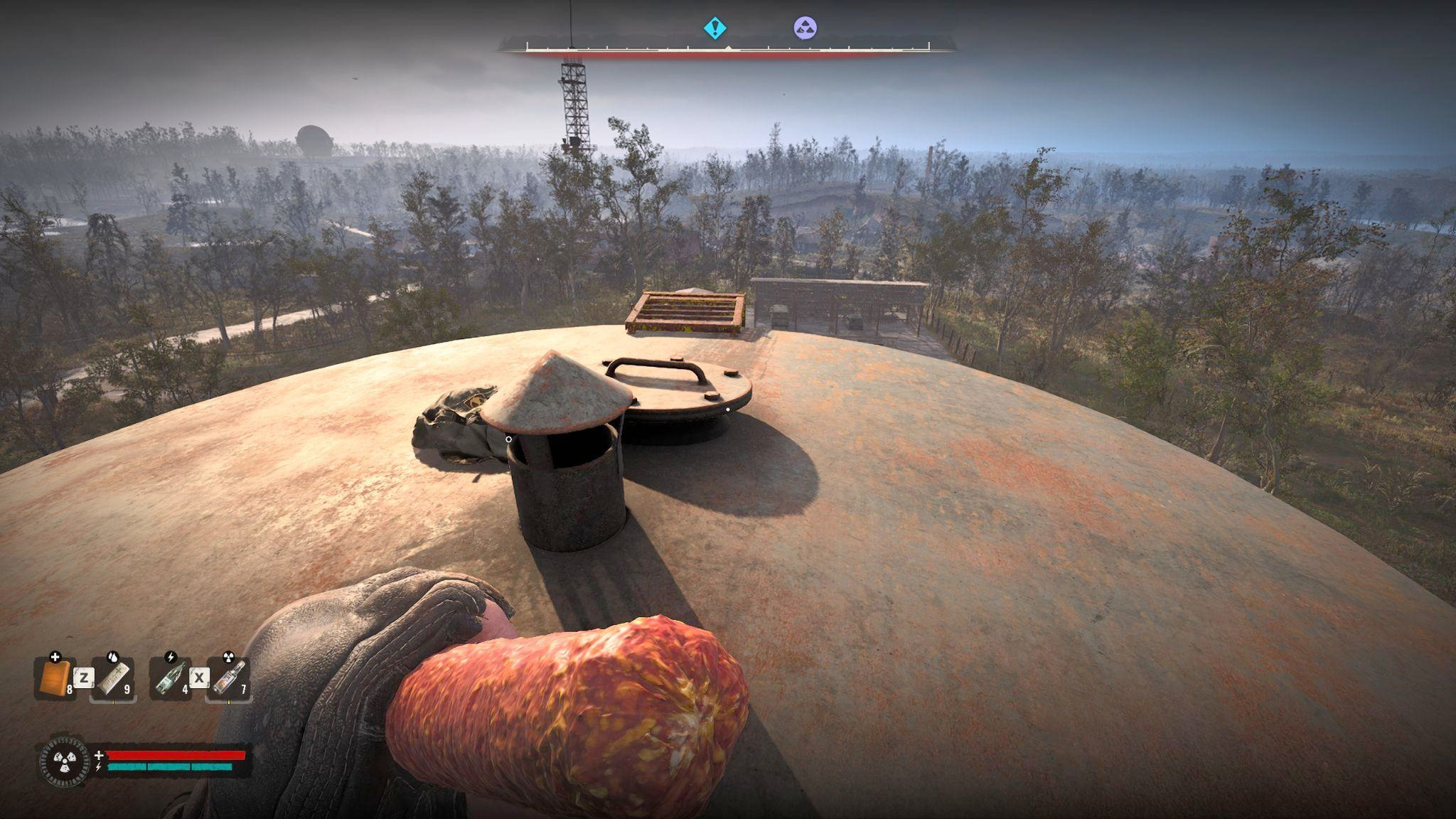Viewport: 1456px width, 819px height.
Task: Use the bandage quick slot
Action: pos(113,678)
